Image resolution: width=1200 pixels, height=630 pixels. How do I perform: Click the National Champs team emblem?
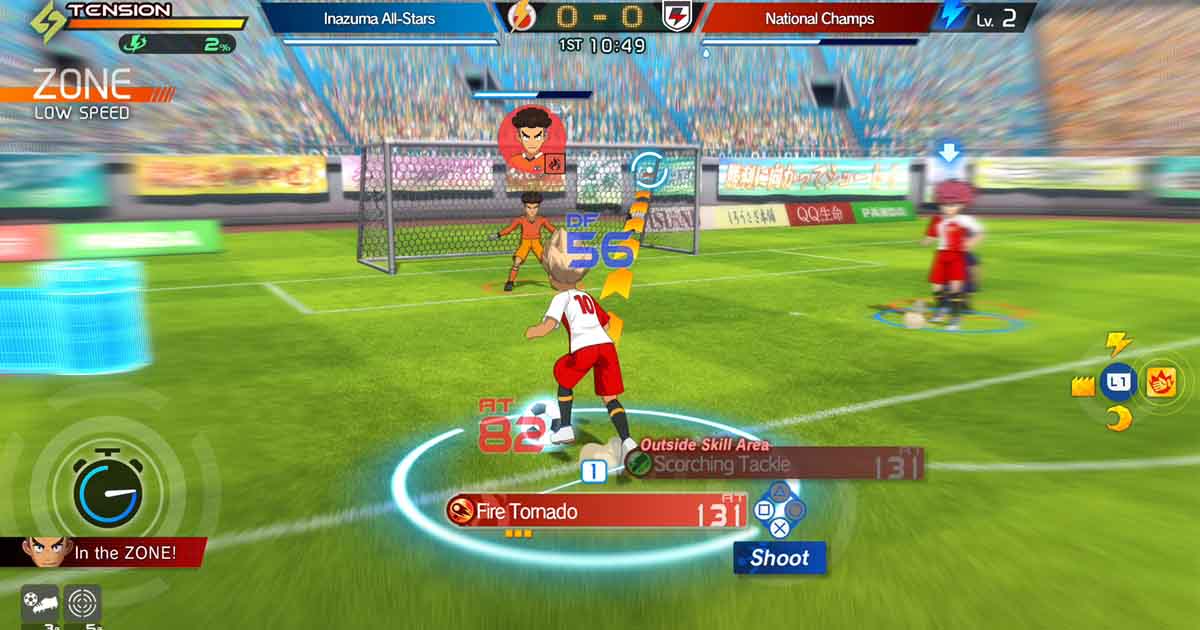coord(676,17)
